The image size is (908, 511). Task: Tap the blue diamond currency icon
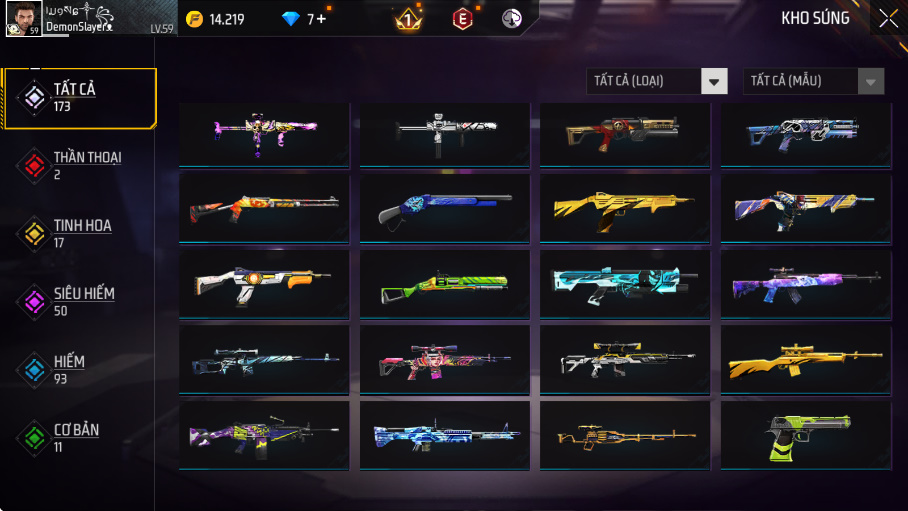tap(291, 18)
